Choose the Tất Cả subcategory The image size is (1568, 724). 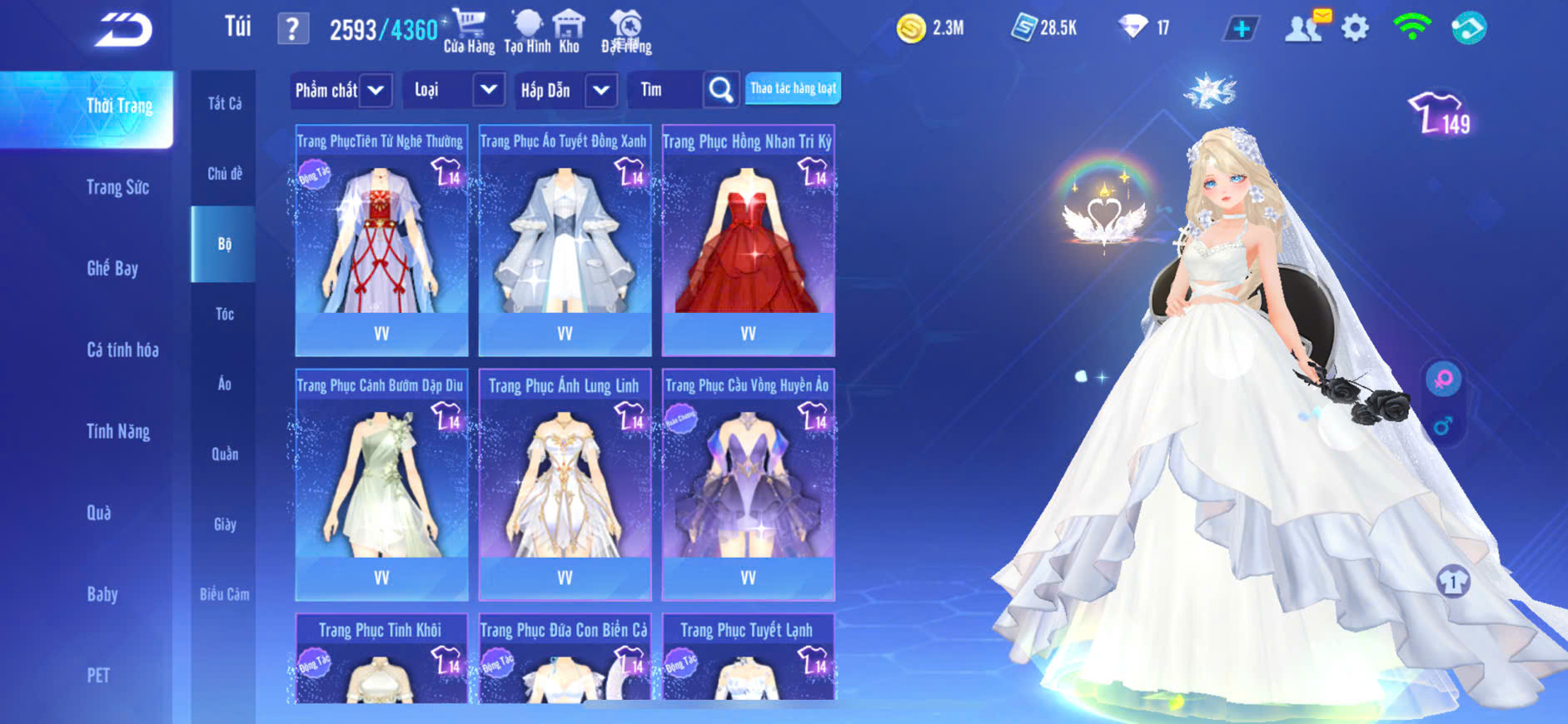[x=224, y=103]
